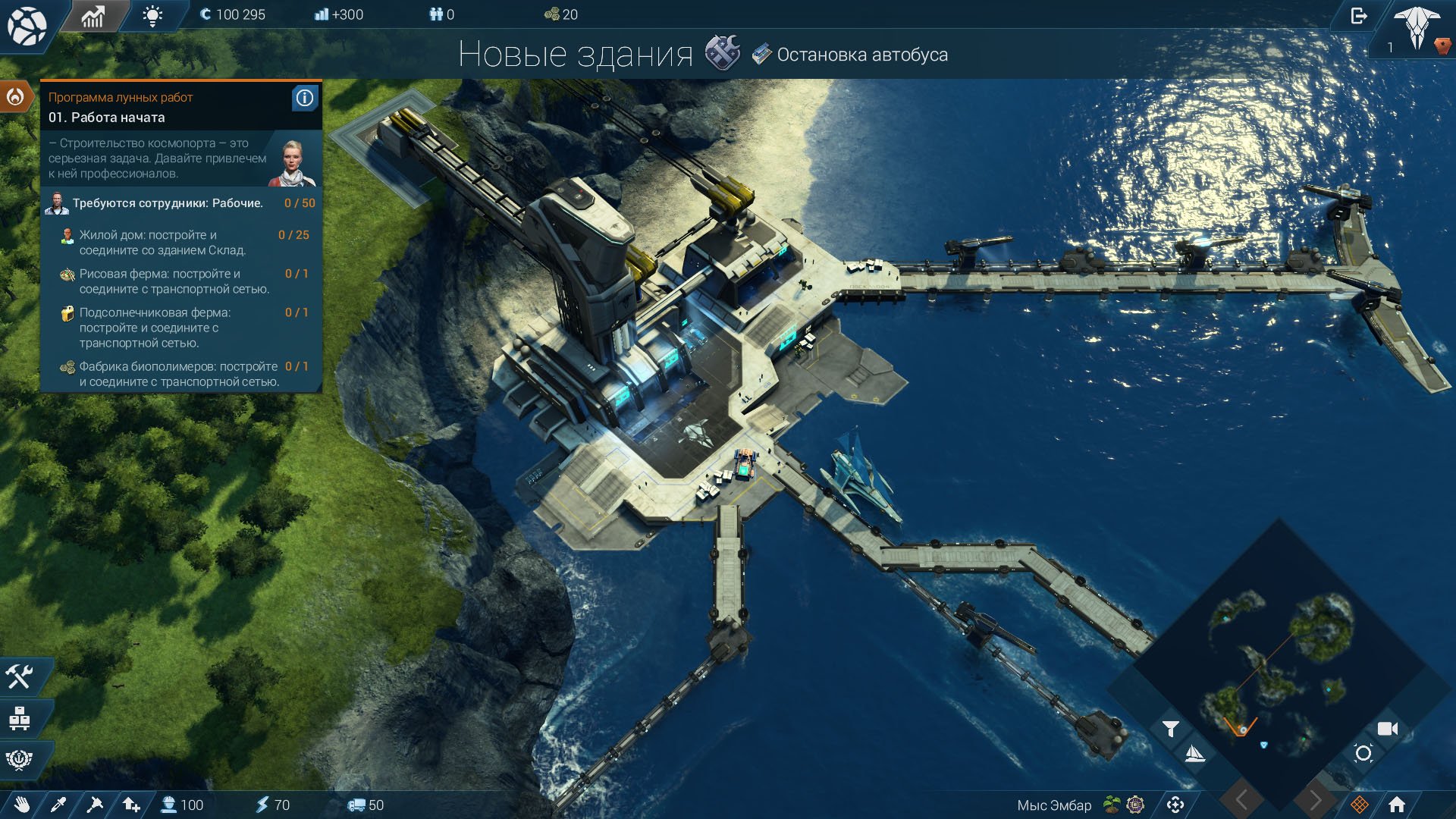1456x819 pixels.
Task: Click the exit session arrow icon
Action: pyautogui.click(x=1358, y=16)
